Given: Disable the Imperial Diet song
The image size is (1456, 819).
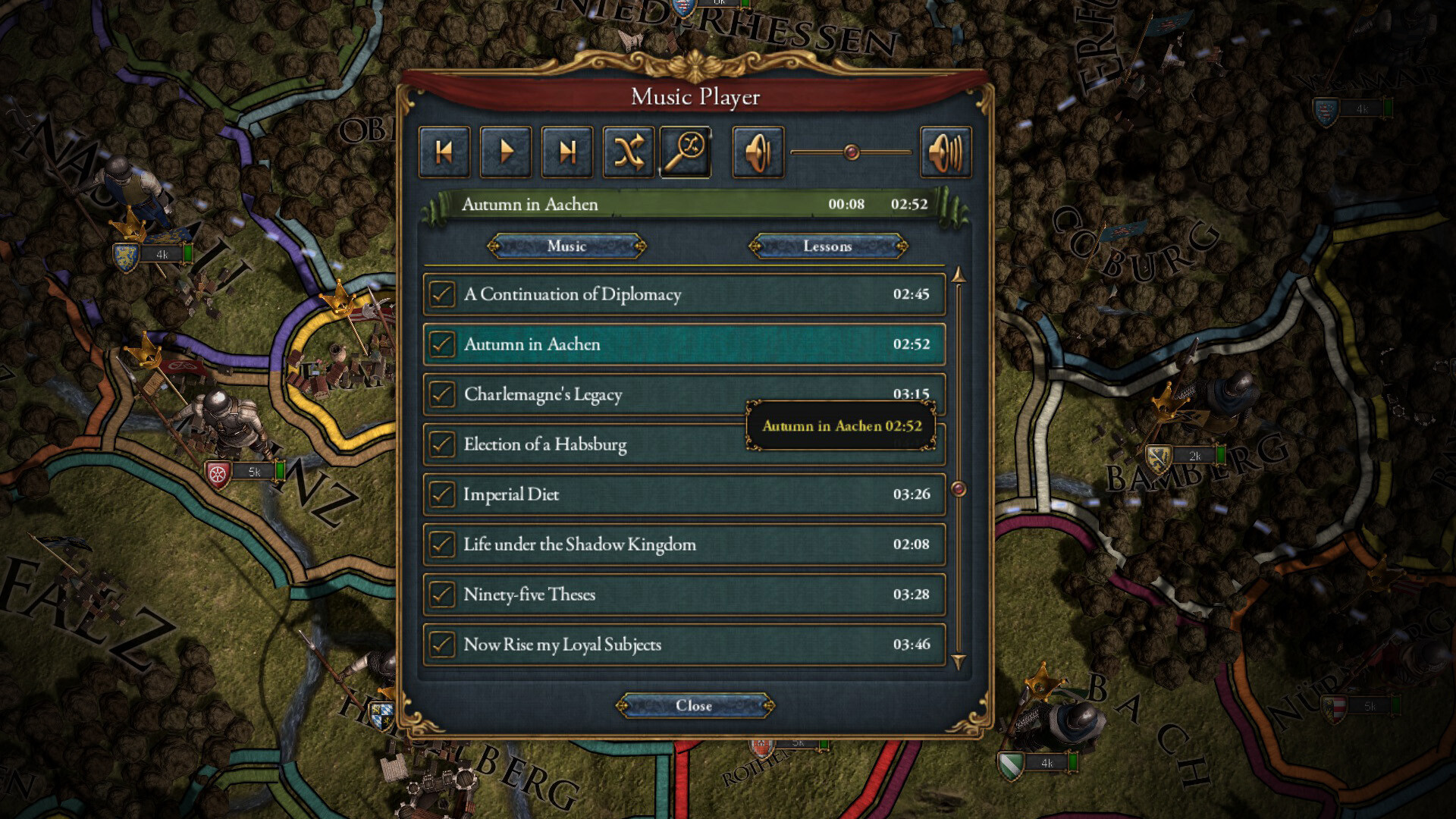Looking at the screenshot, I should click(x=441, y=494).
